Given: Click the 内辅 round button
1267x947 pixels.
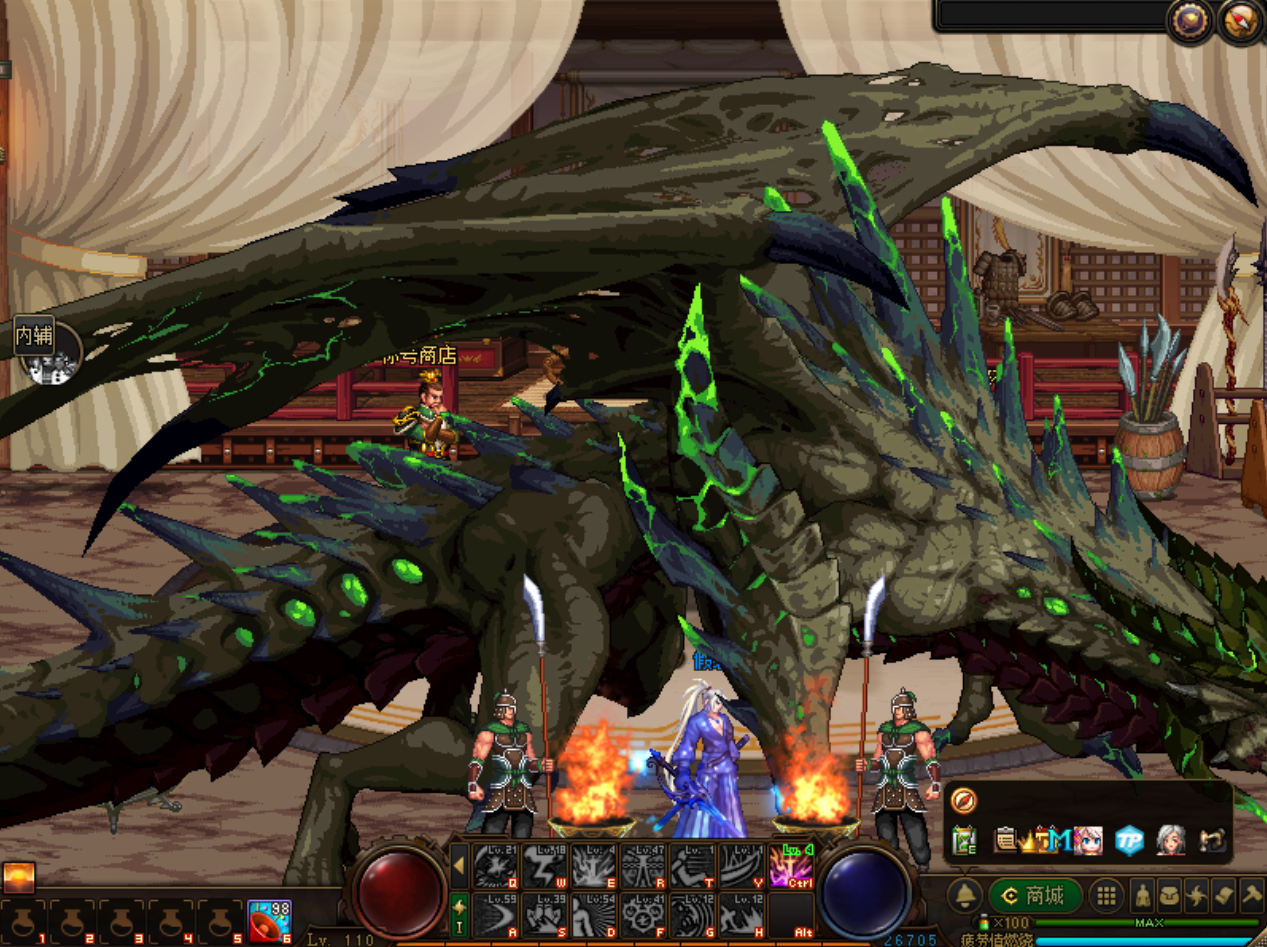Looking at the screenshot, I should coord(46,350).
